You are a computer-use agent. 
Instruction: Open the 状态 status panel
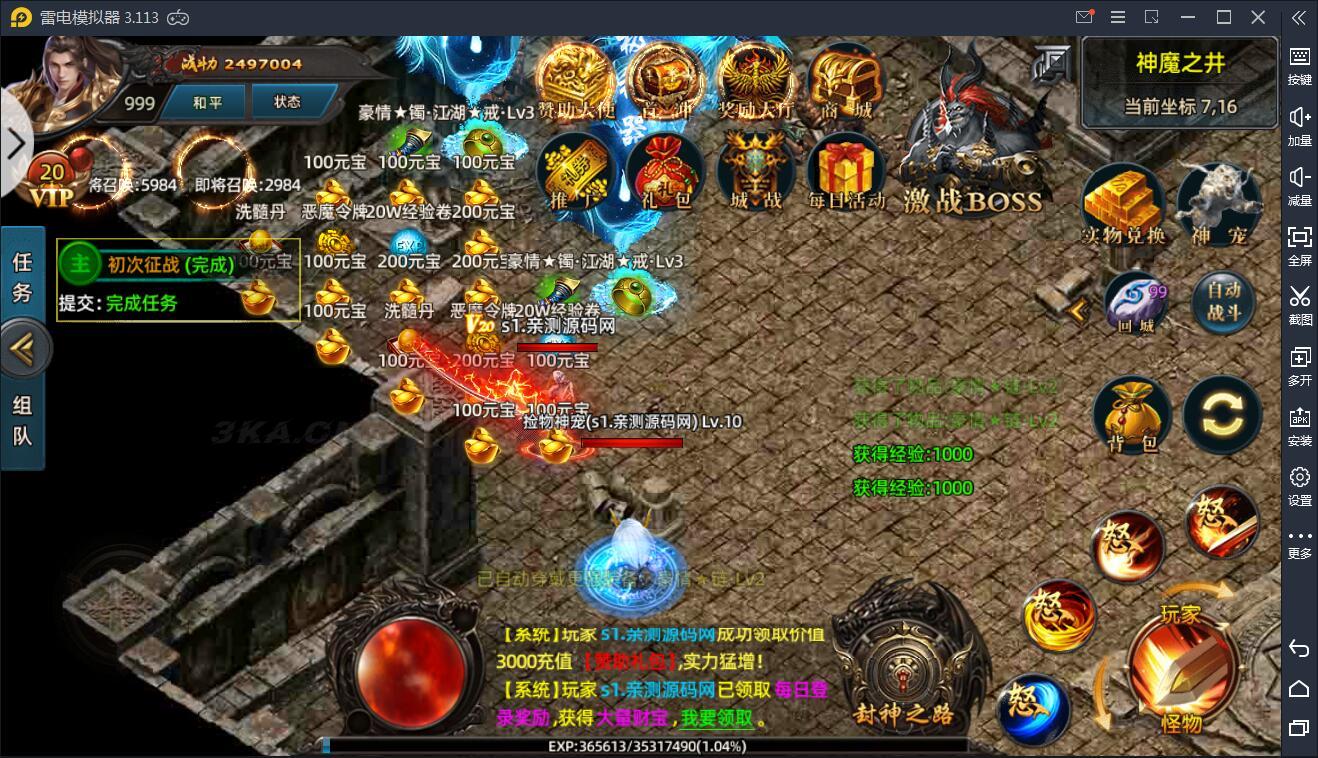(287, 102)
